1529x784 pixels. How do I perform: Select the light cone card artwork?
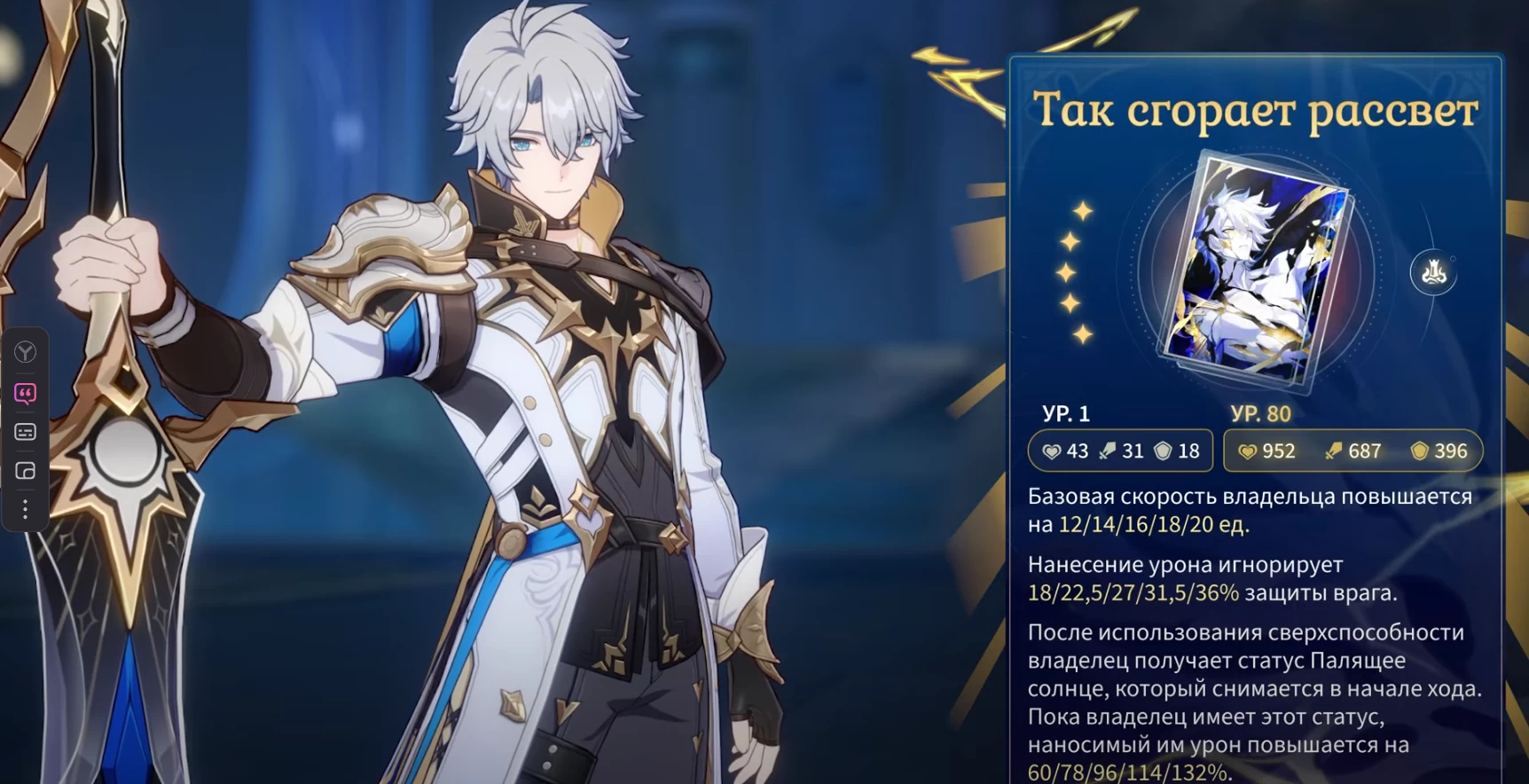tap(1253, 270)
